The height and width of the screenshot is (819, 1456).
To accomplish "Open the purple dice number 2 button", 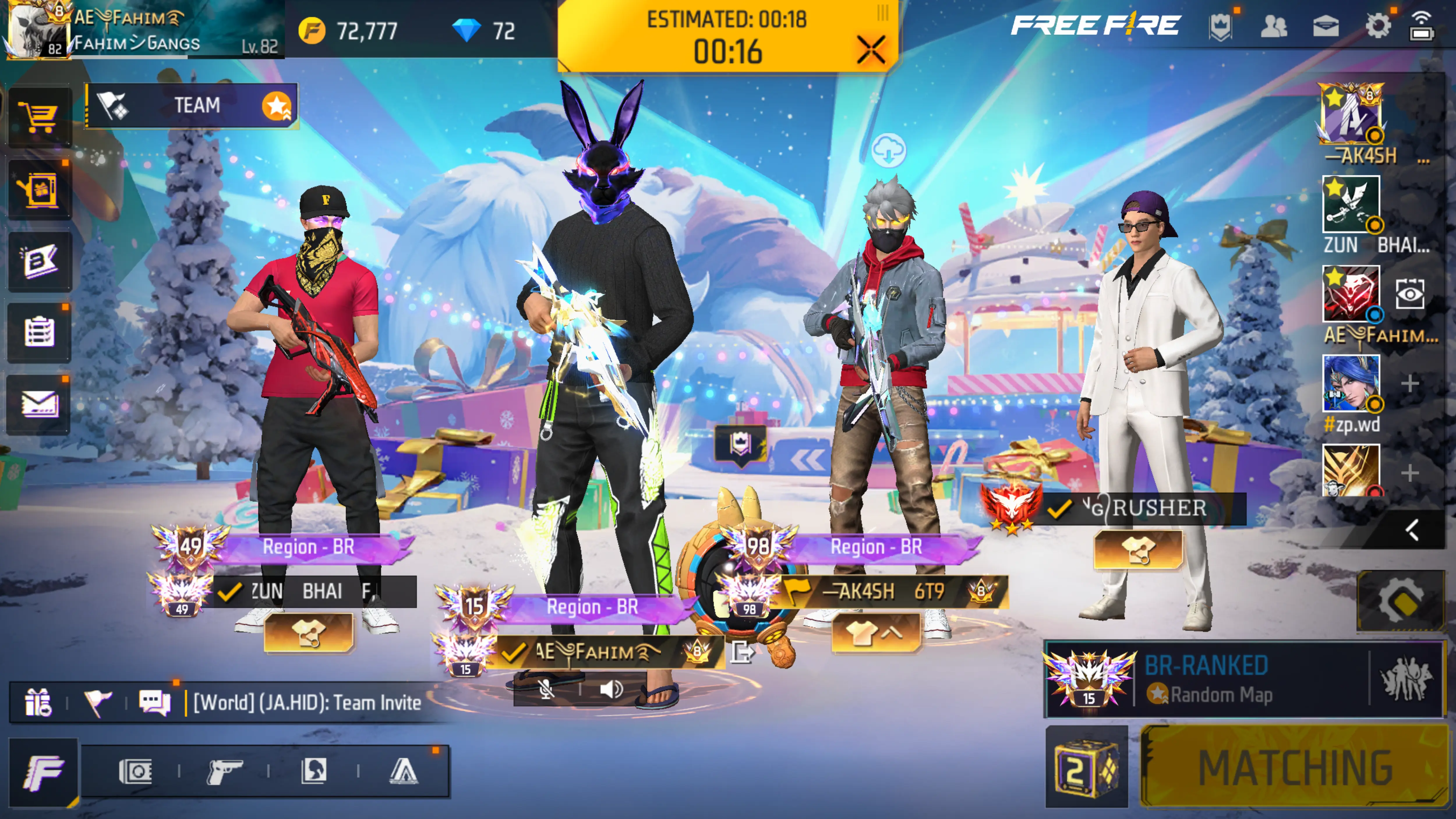I will point(1086,767).
